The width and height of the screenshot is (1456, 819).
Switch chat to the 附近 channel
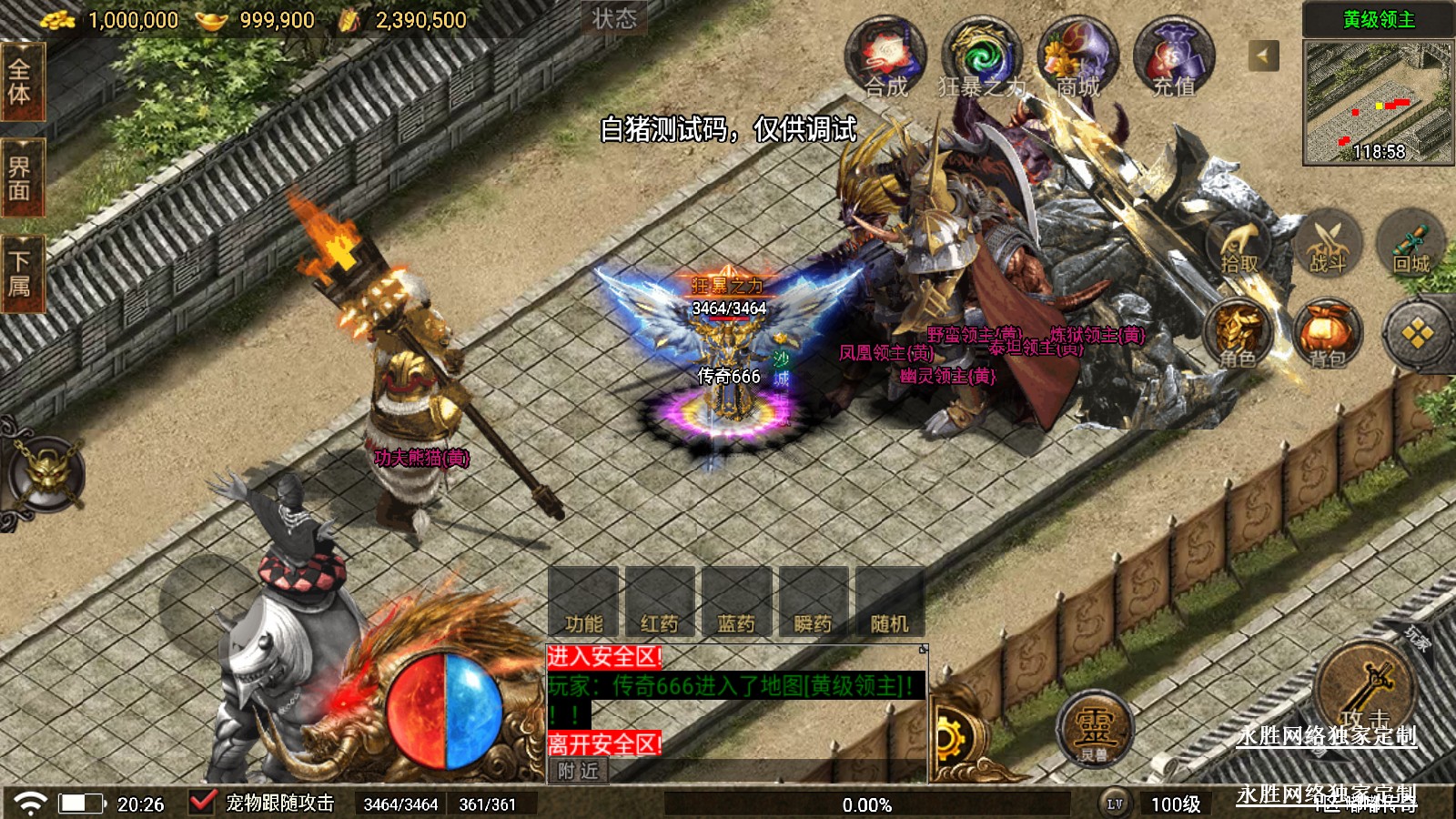coord(579,771)
